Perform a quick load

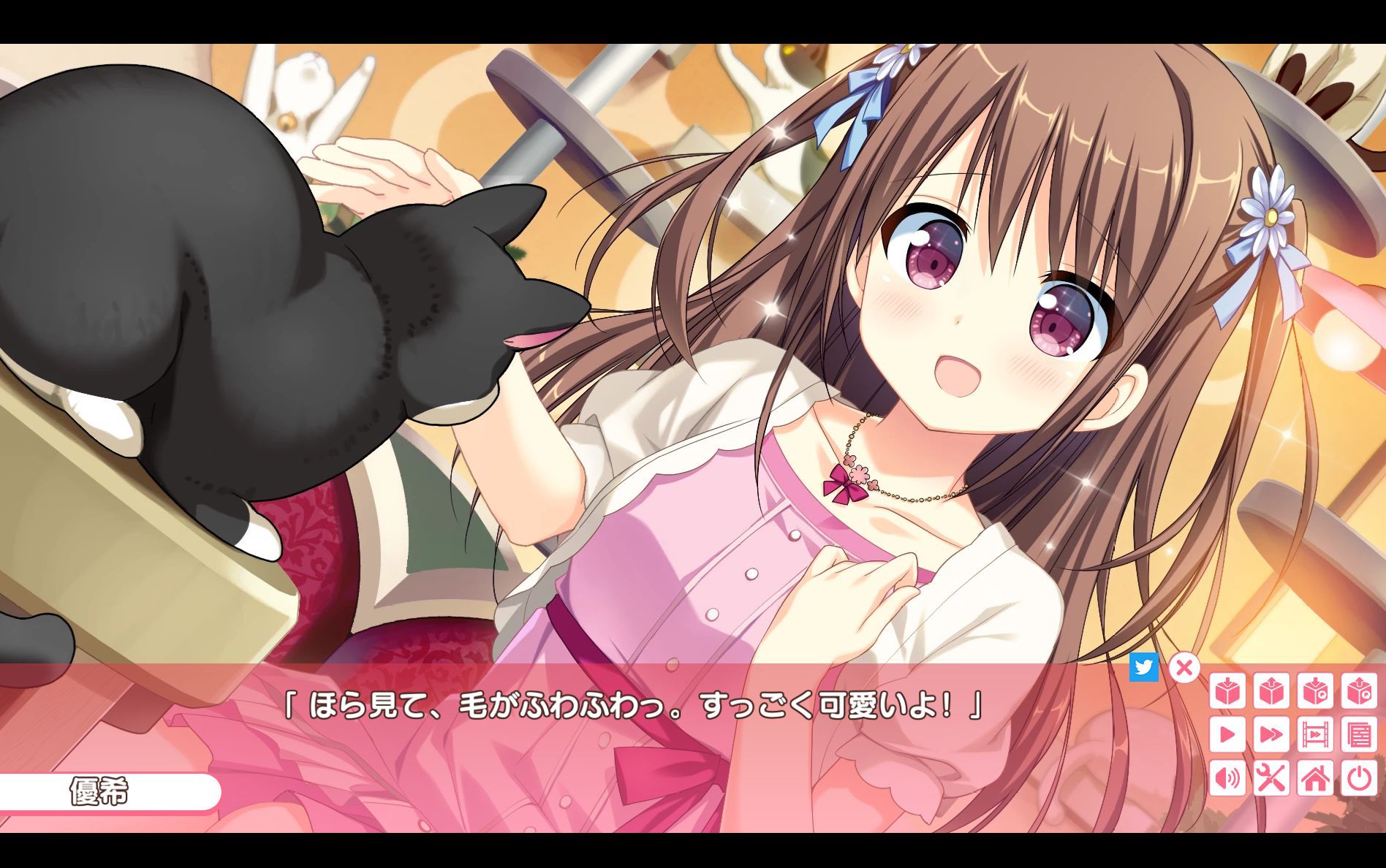pyautogui.click(x=1359, y=691)
